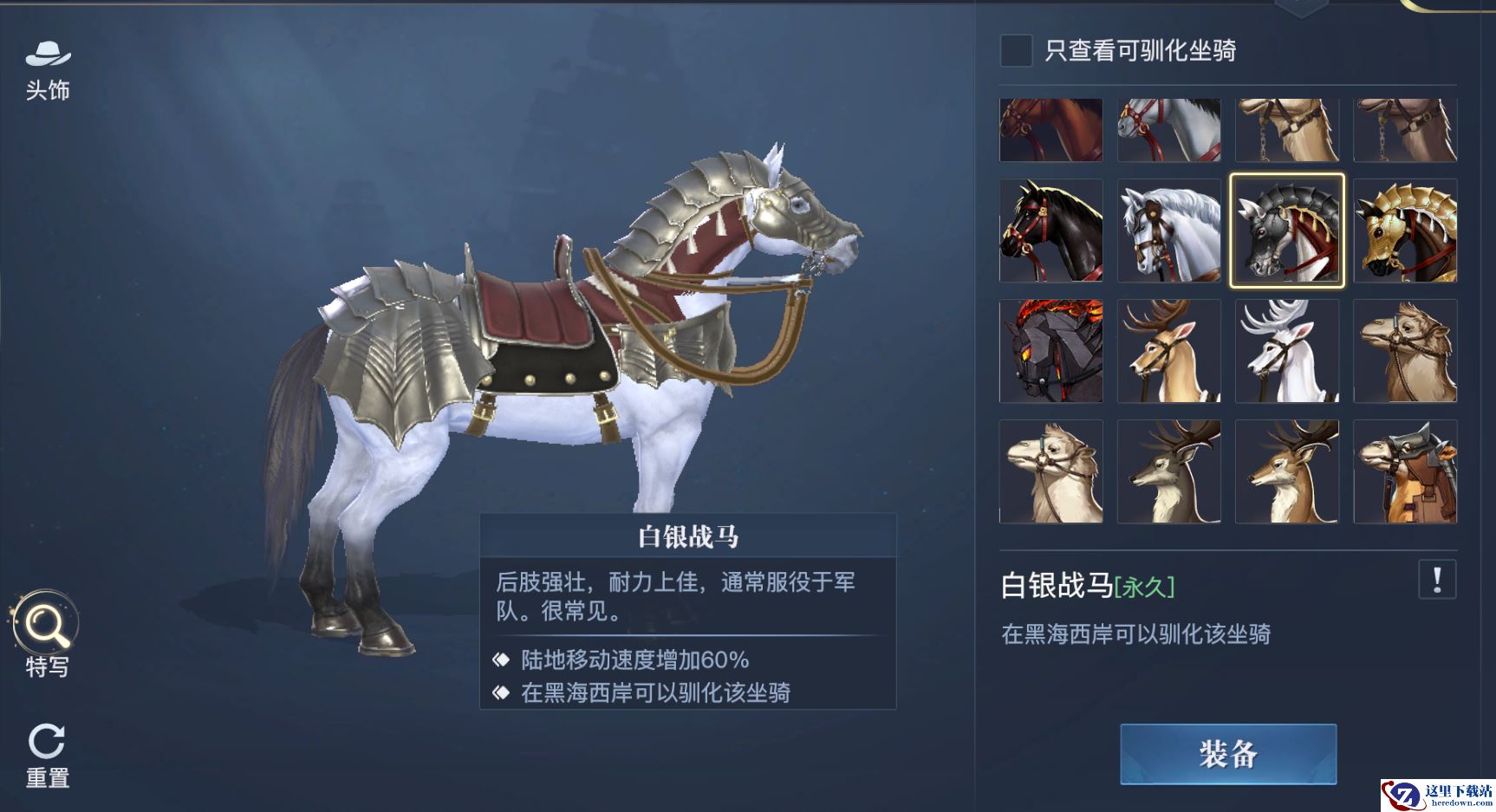Reset the view with 重置
Viewport: 1496px width, 812px height.
click(47, 754)
